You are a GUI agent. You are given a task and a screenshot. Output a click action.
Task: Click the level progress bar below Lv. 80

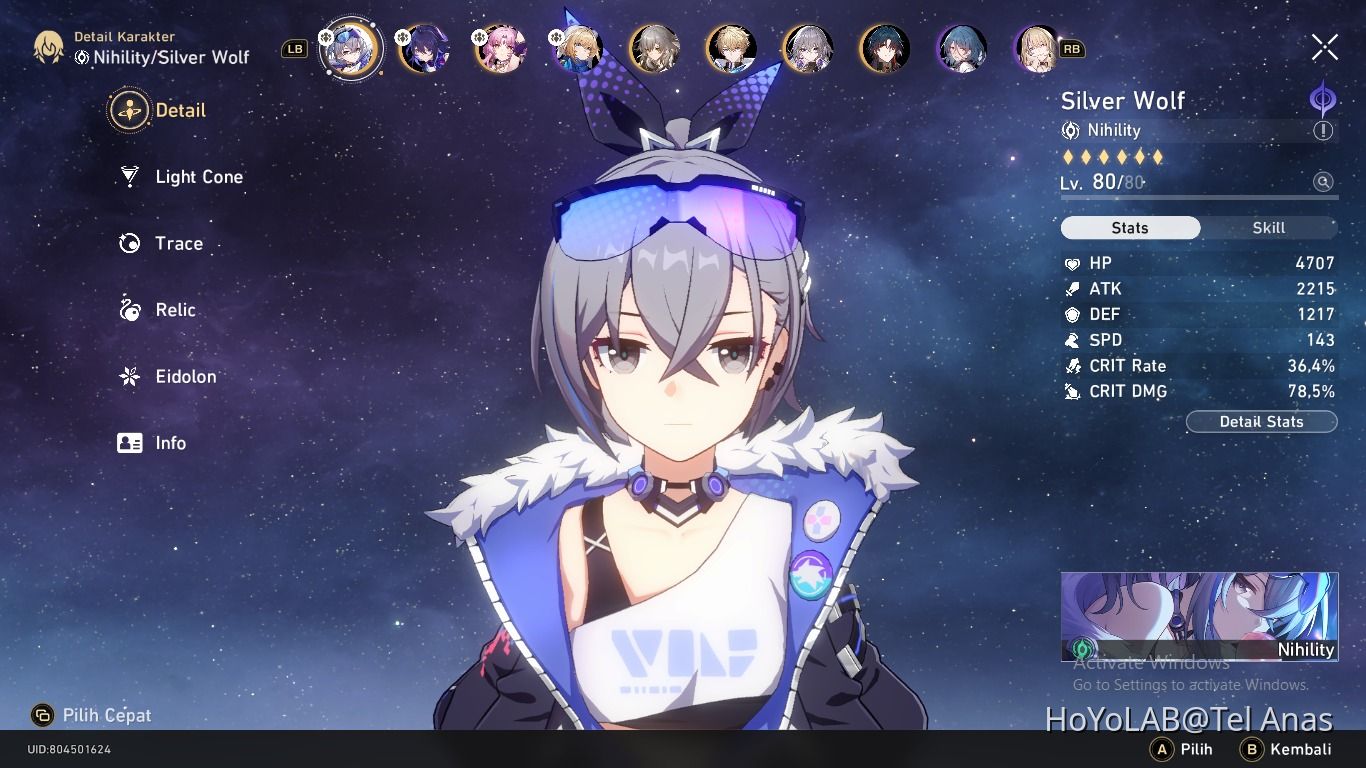1198,199
